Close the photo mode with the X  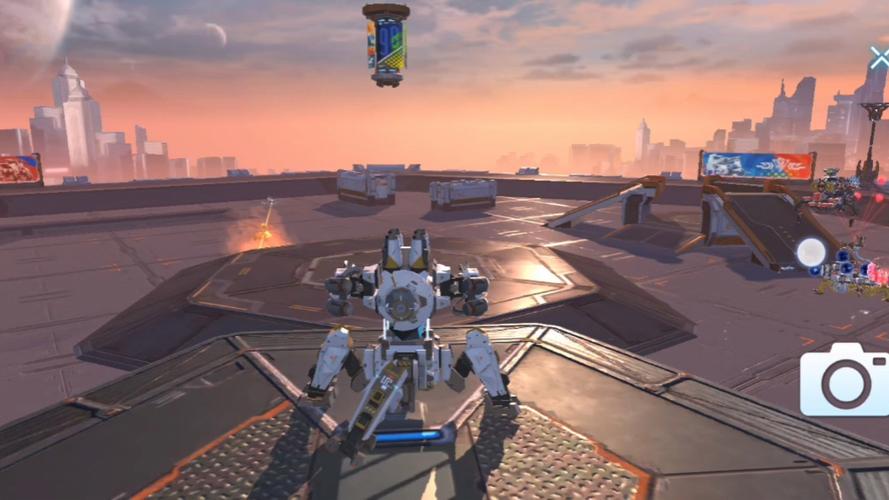pyautogui.click(x=879, y=58)
